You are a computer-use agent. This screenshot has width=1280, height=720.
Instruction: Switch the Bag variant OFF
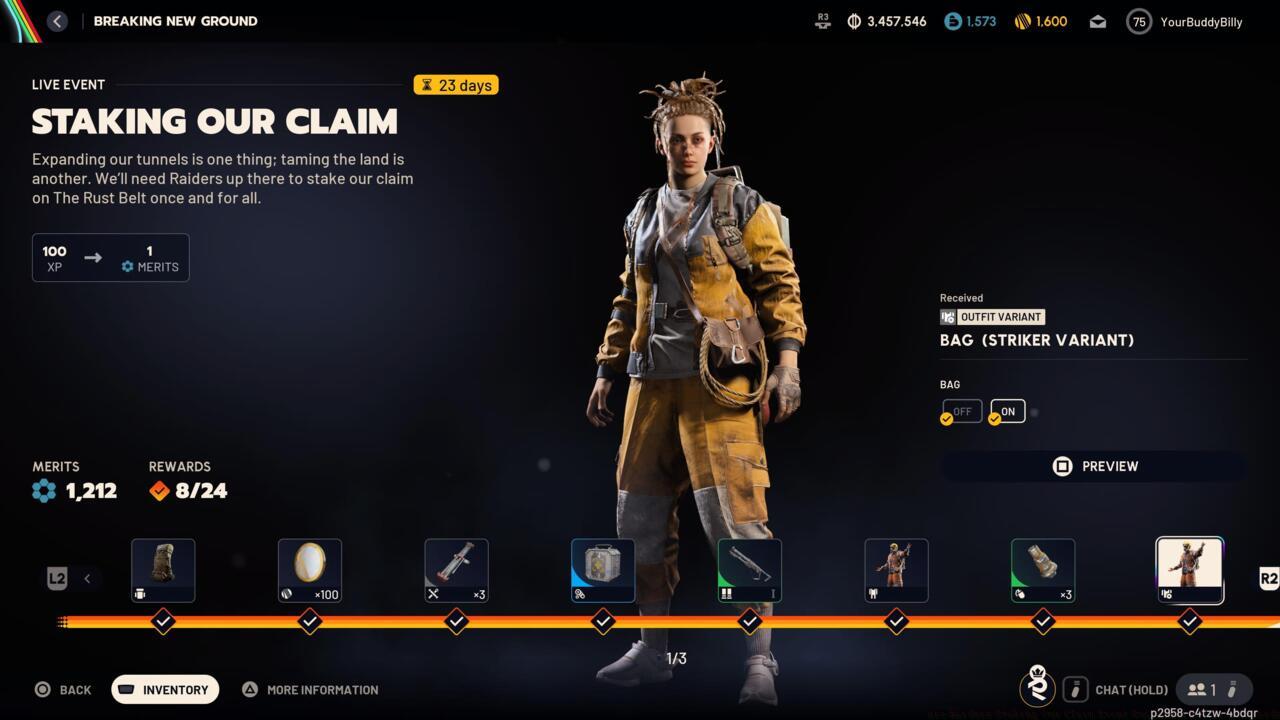(x=961, y=411)
